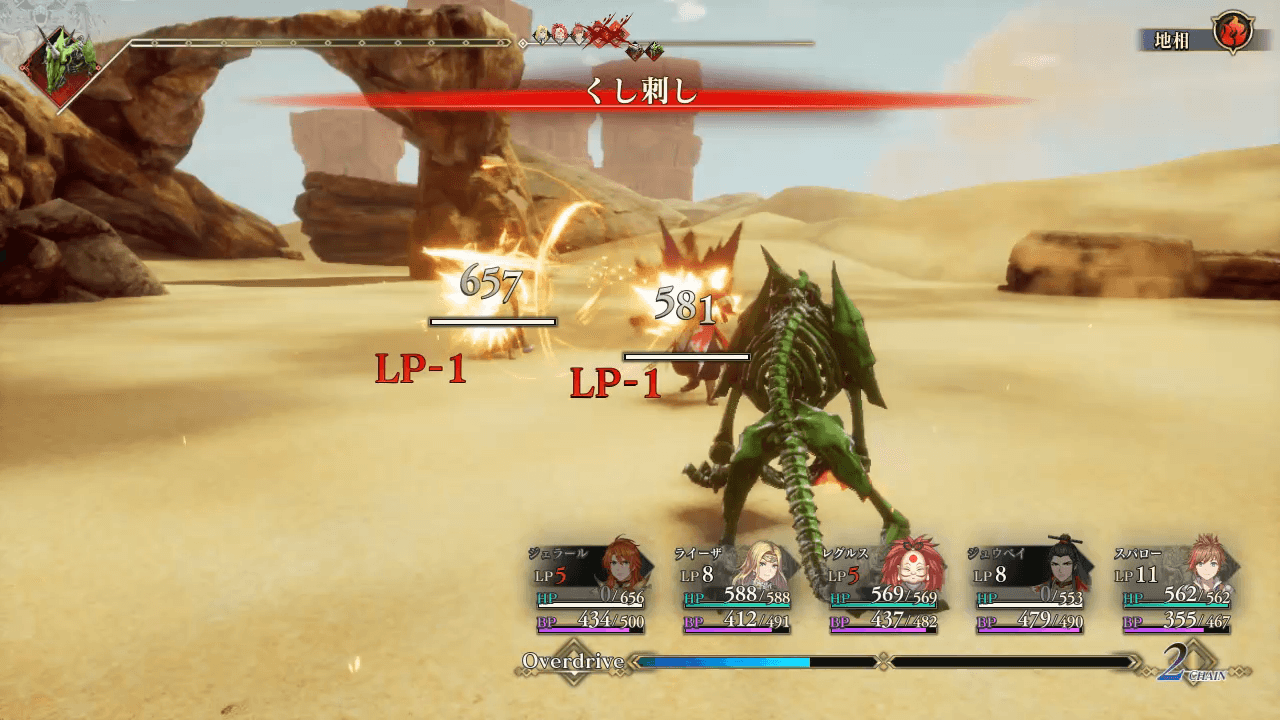Choose レグルス's party portrait panel

point(883,590)
